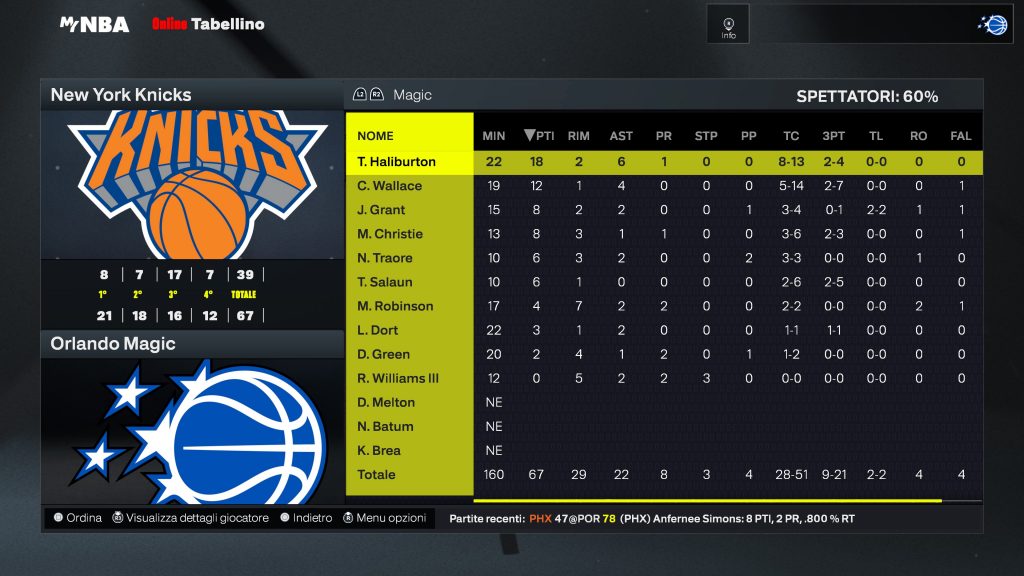This screenshot has width=1024, height=576.
Task: Pick N. Batum from the roster list
Action: [x=385, y=426]
